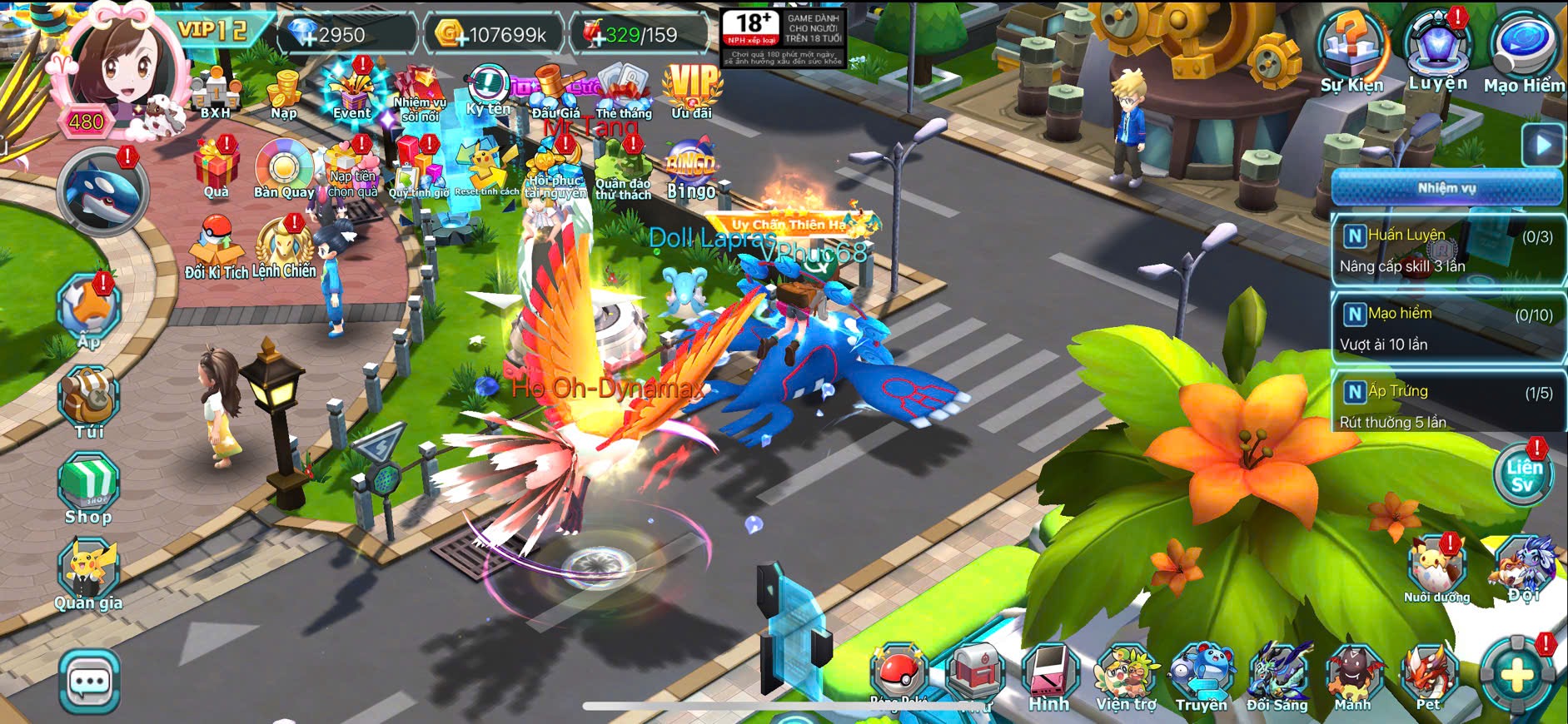
Task: Collapse the quest panel with arrow button
Action: [x=1542, y=145]
